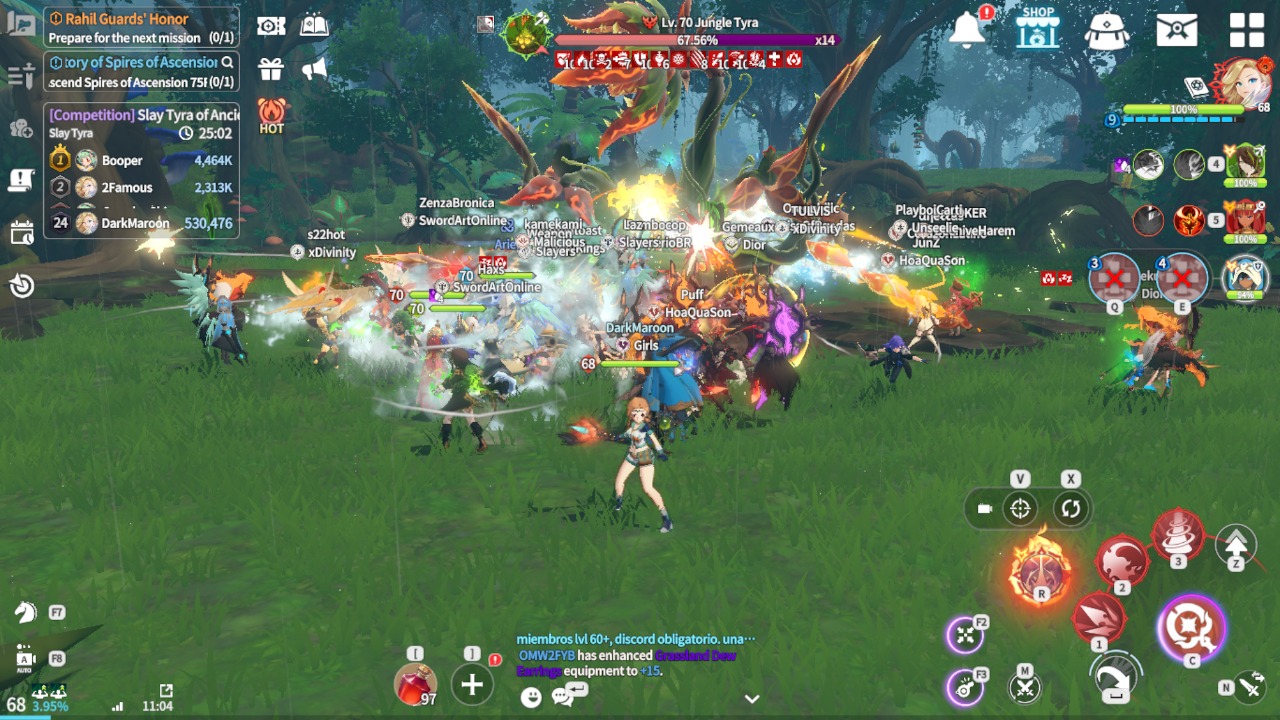Open the SHOP from the top bar
The width and height of the screenshot is (1280, 720).
(x=1037, y=28)
